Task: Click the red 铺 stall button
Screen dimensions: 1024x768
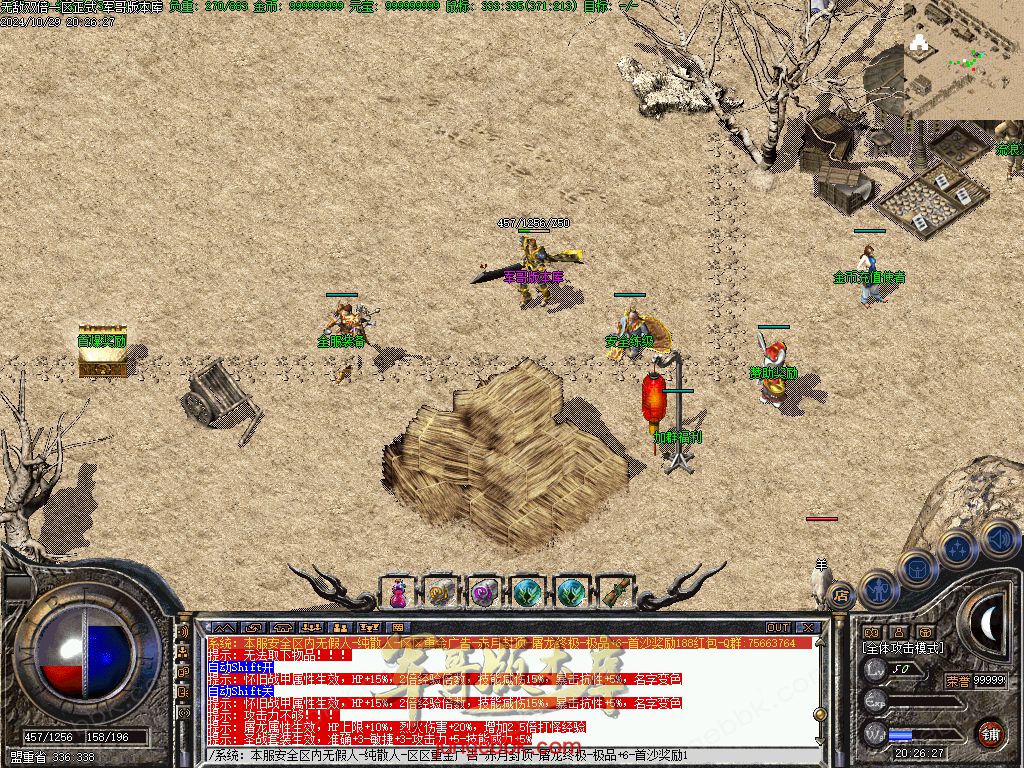Action: (x=990, y=734)
